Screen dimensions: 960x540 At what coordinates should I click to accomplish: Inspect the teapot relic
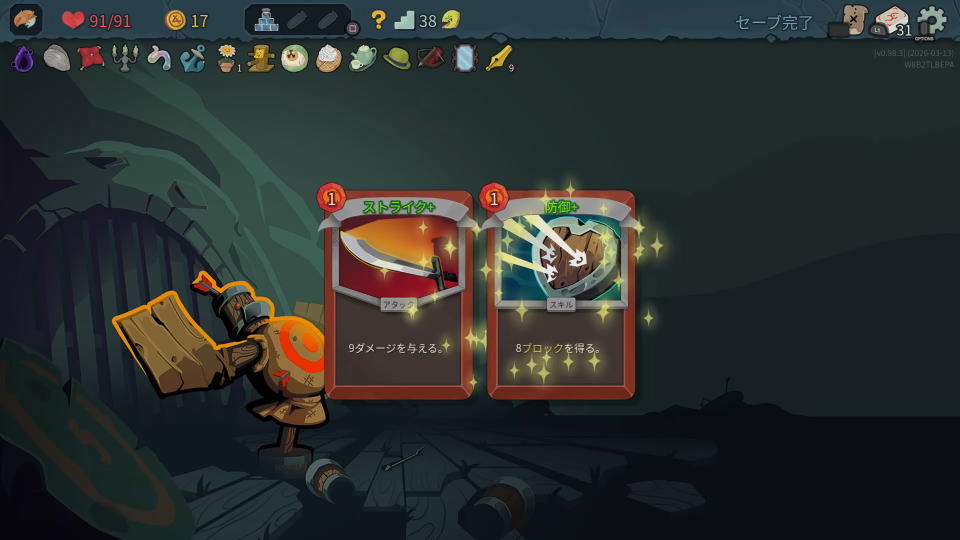pos(363,59)
